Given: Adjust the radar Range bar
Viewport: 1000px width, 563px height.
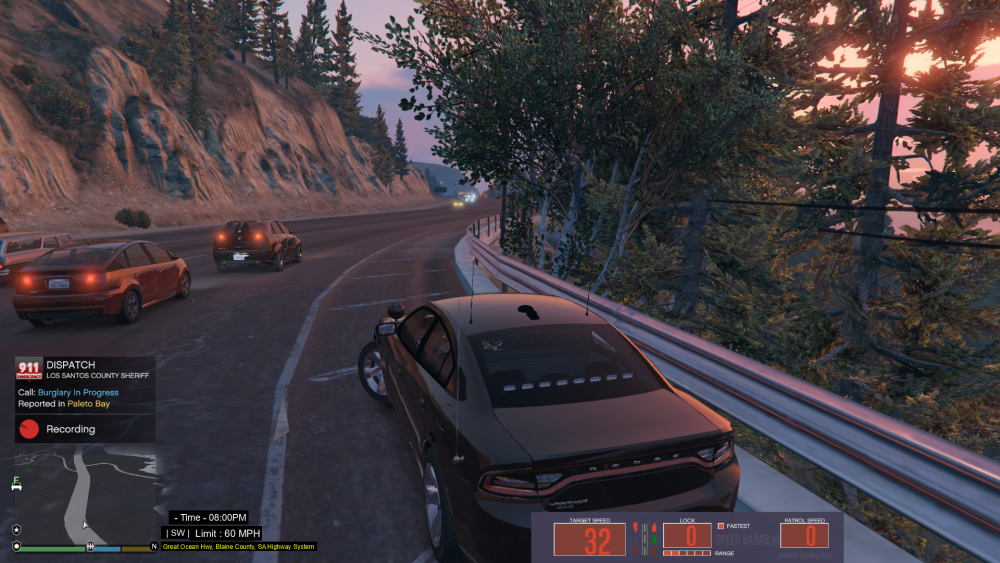Looking at the screenshot, I should coord(687,553).
